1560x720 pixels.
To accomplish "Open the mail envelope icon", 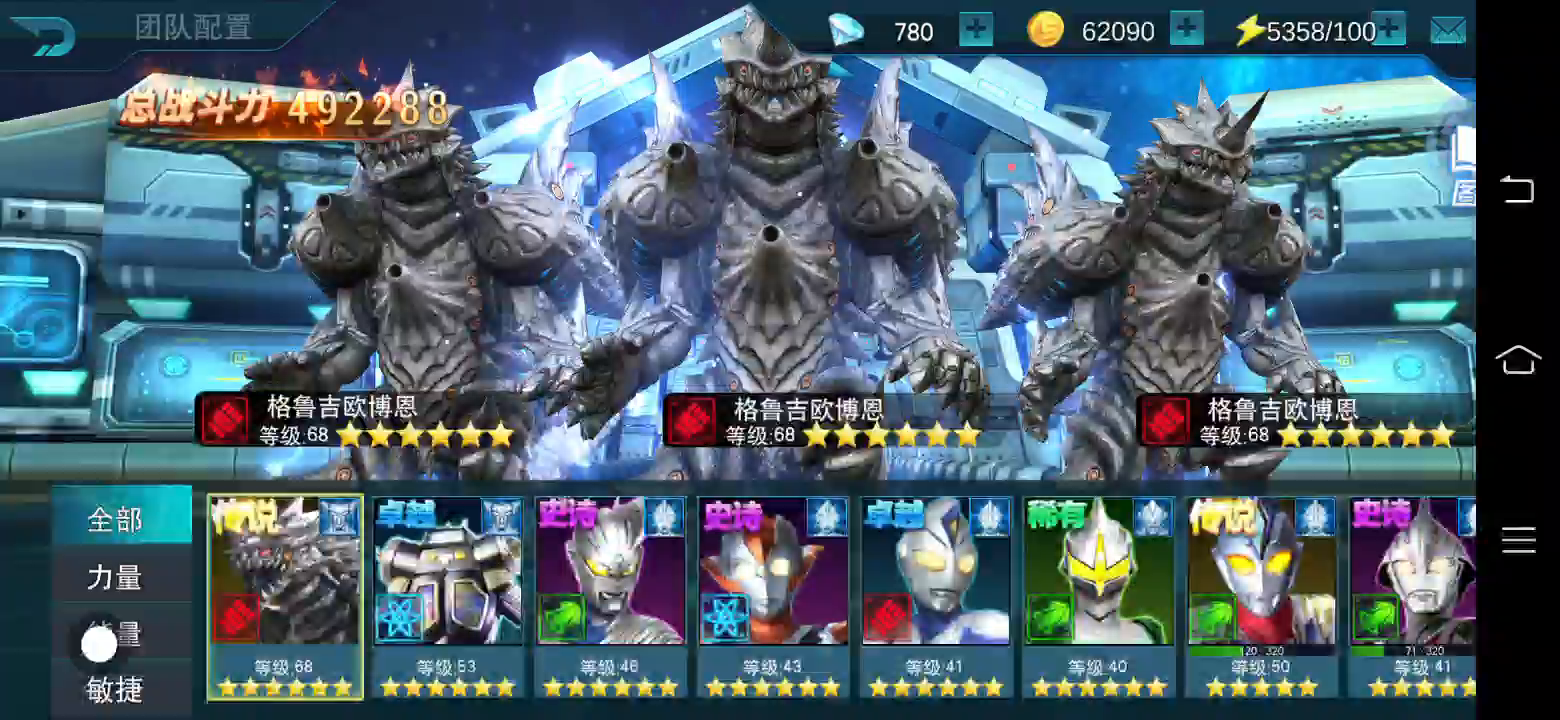I will (x=1447, y=31).
